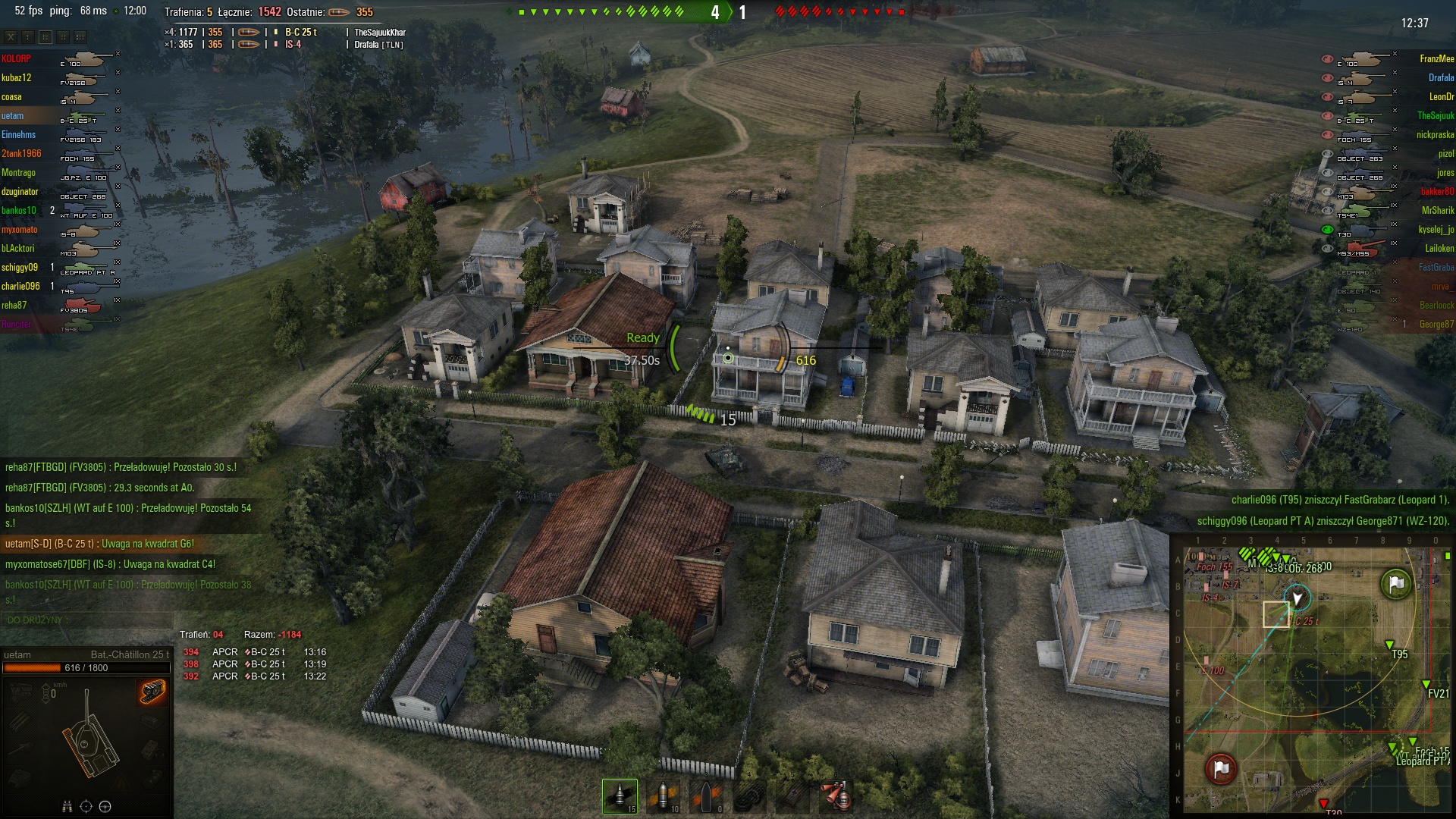
Task: Choose the empty shell slot showing 0 rounds
Action: coord(706,796)
